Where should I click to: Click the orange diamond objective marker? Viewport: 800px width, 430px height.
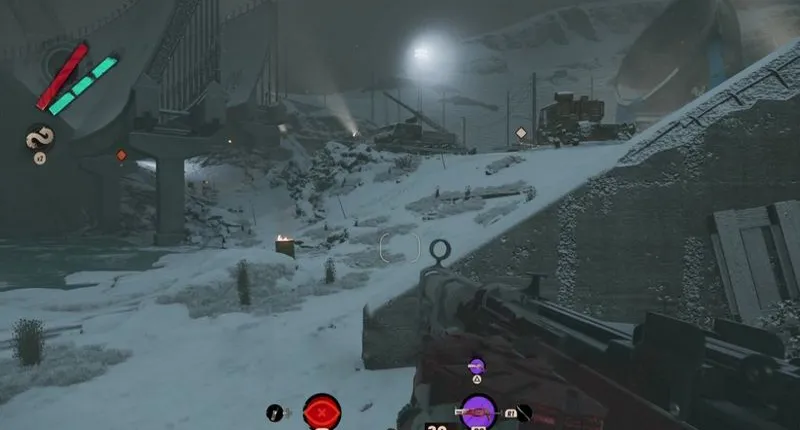pyautogui.click(x=121, y=155)
